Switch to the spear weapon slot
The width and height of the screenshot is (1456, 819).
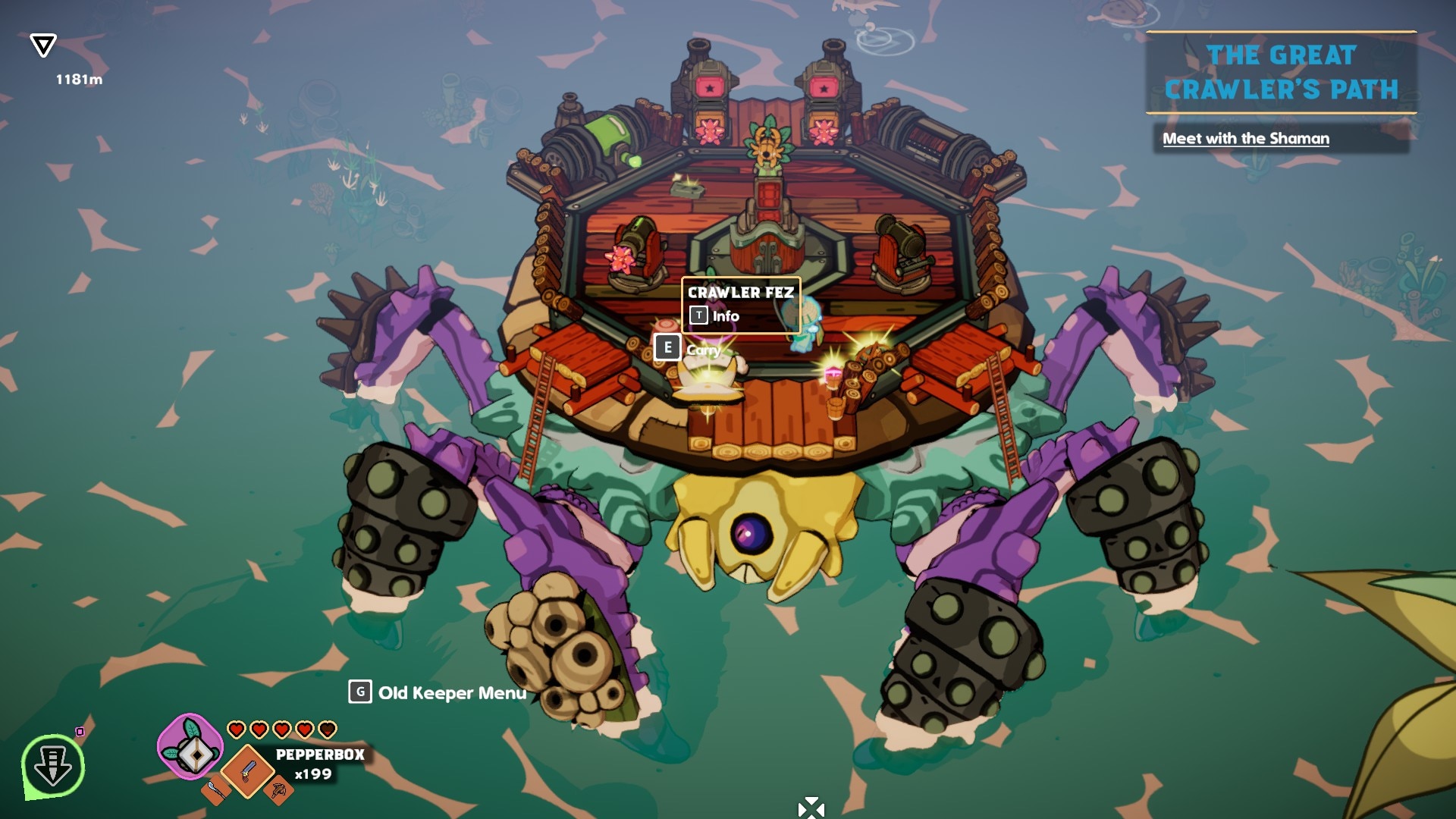215,791
